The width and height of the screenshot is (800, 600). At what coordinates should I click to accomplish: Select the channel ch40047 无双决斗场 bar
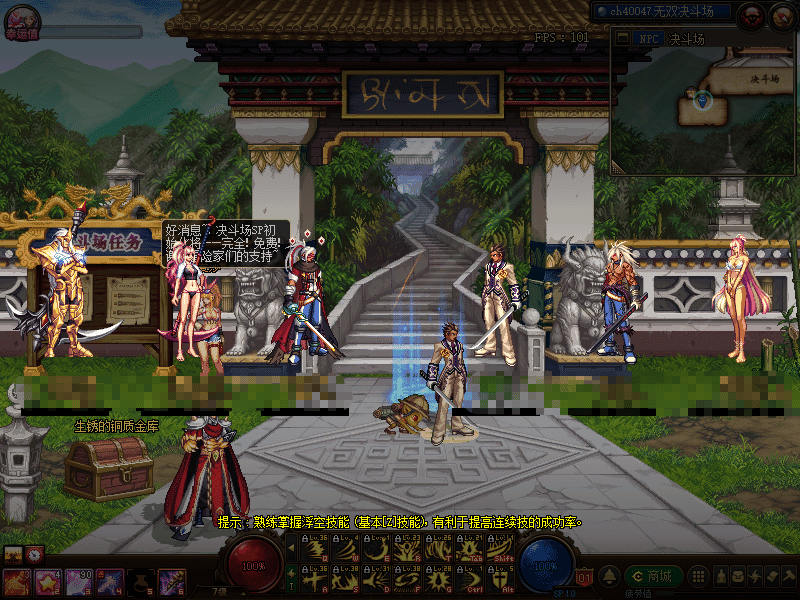tap(662, 12)
